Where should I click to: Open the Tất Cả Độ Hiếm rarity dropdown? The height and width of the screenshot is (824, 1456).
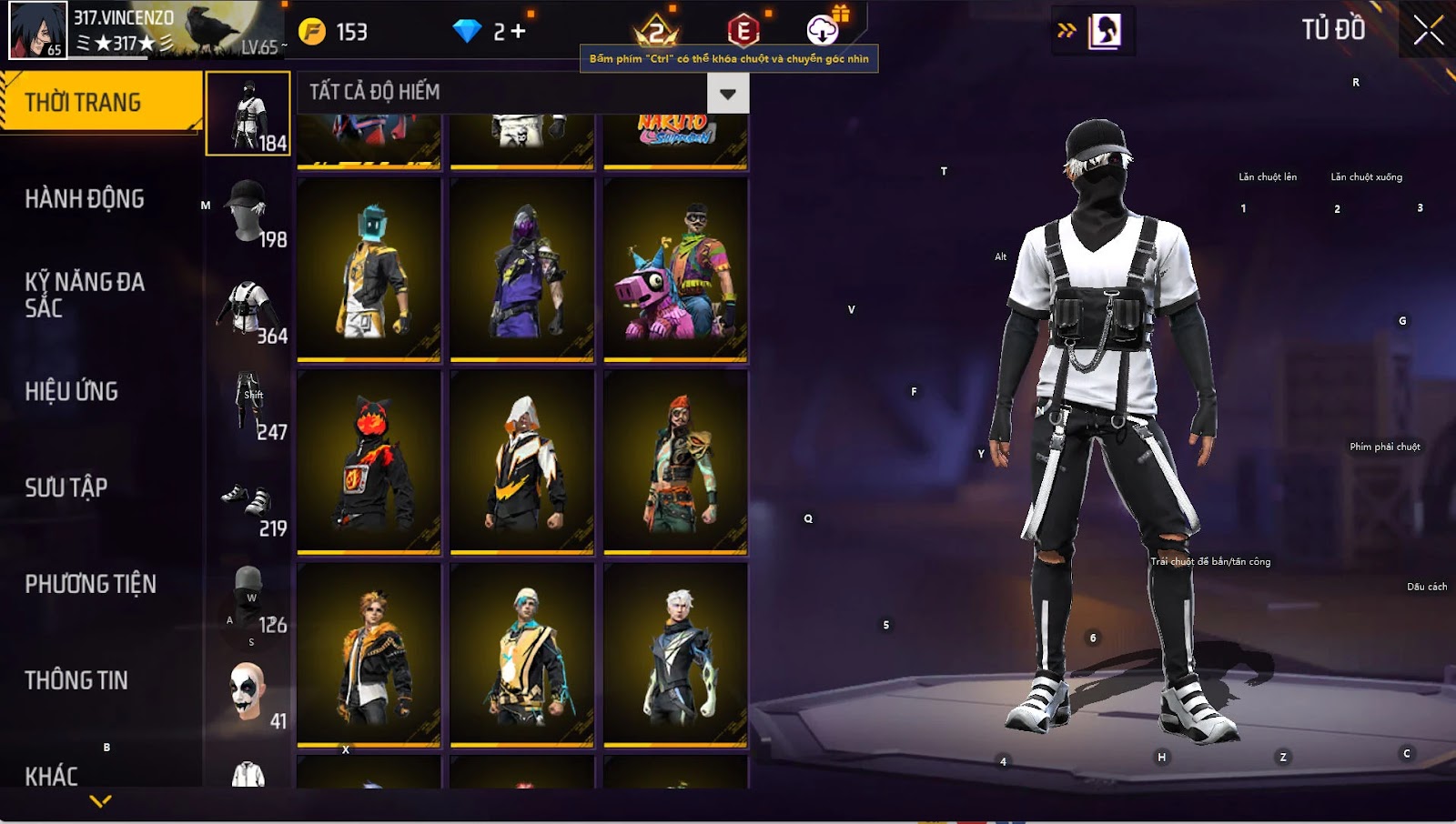pos(727,93)
